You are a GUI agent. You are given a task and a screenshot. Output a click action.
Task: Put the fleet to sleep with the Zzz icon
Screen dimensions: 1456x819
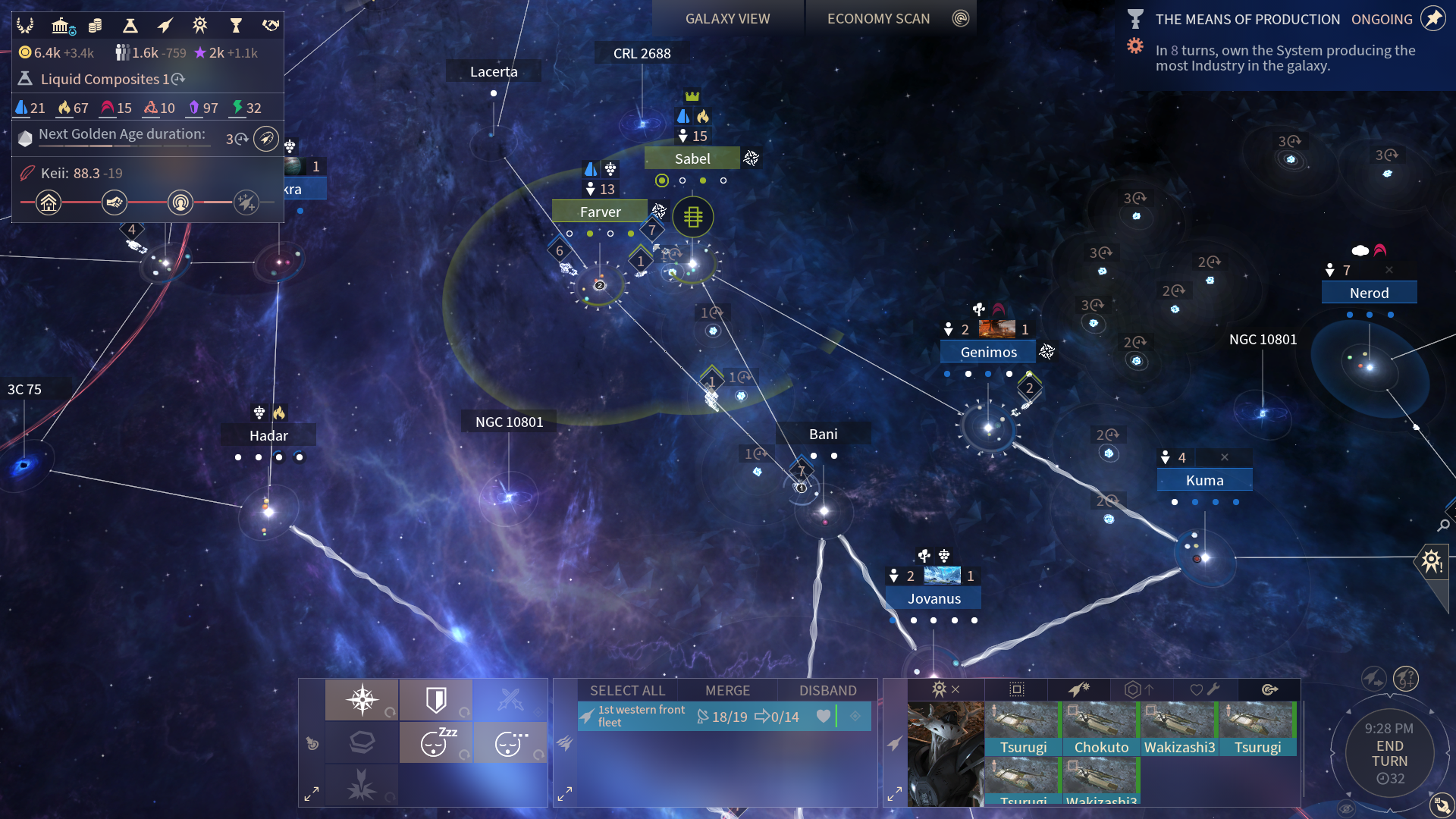pos(436,742)
